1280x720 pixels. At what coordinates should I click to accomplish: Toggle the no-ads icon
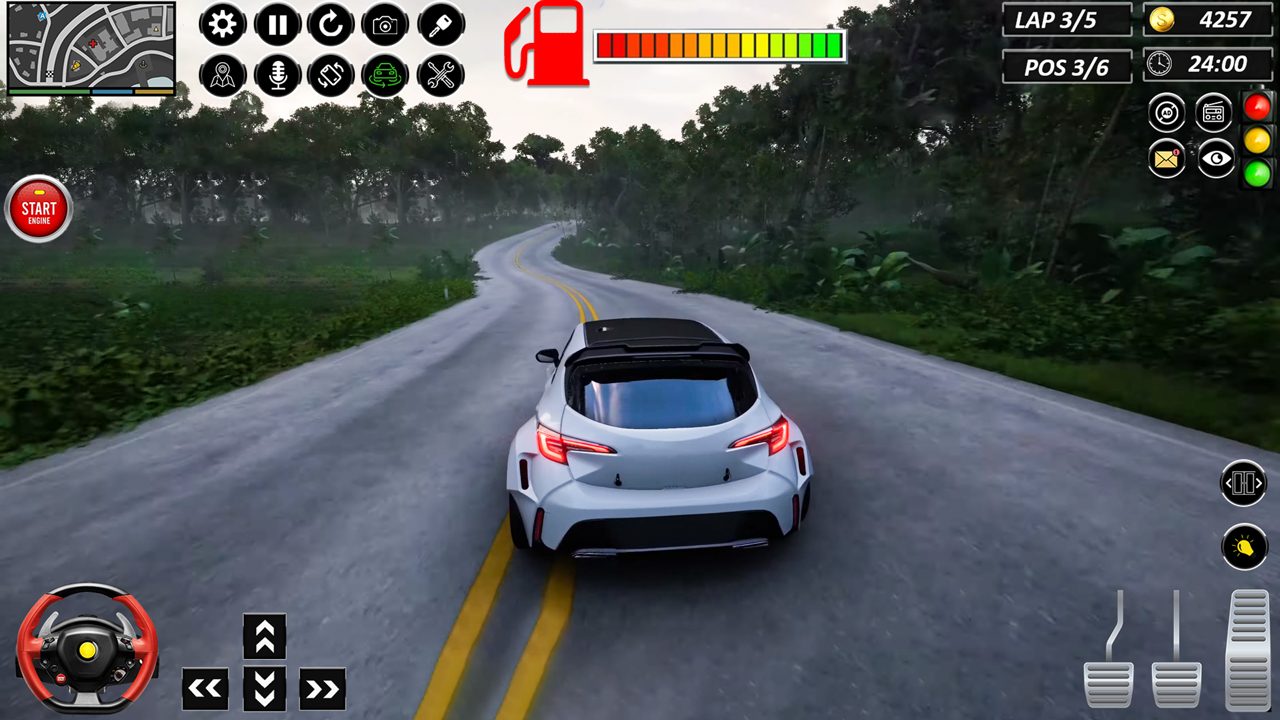pos(1166,112)
